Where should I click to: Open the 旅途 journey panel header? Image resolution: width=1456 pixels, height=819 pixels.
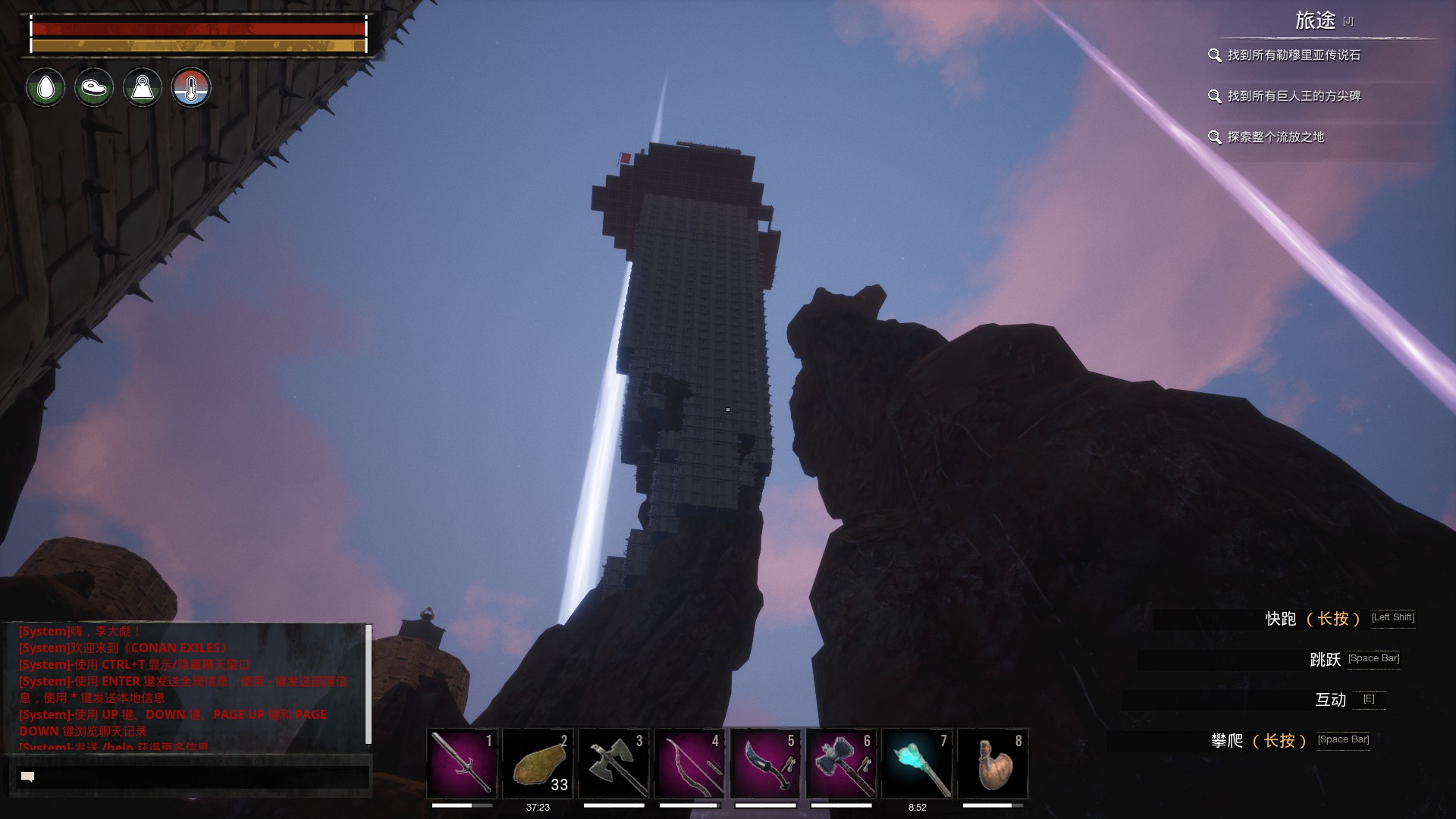(1315, 20)
